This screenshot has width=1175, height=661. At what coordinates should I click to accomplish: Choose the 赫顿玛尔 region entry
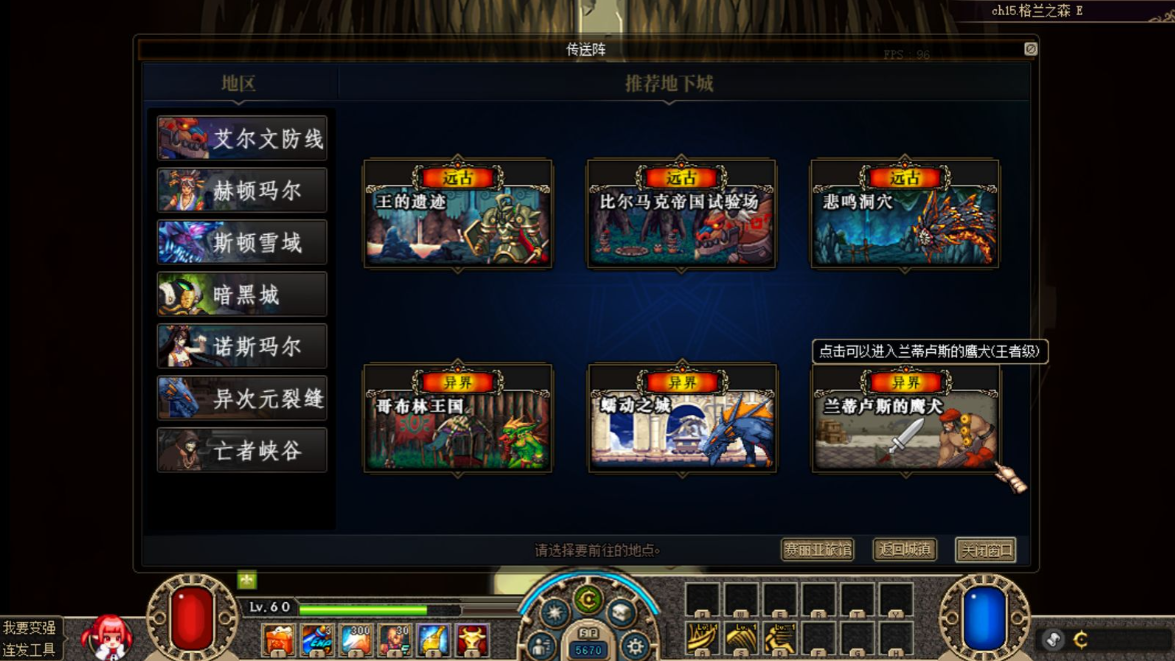pyautogui.click(x=242, y=191)
